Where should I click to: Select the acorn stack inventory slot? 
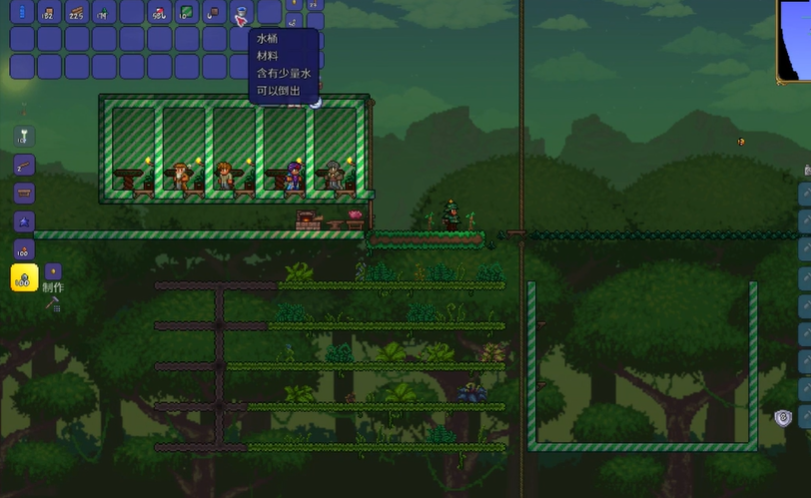pos(213,13)
